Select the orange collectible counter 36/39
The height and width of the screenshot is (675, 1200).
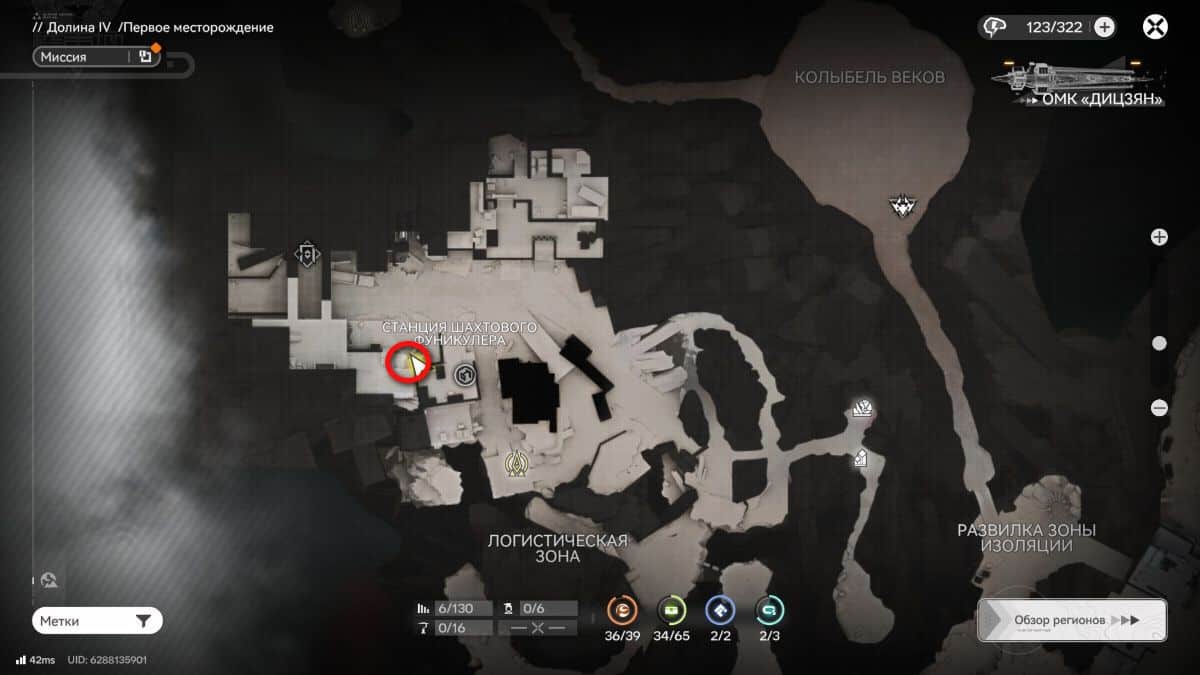(x=623, y=611)
